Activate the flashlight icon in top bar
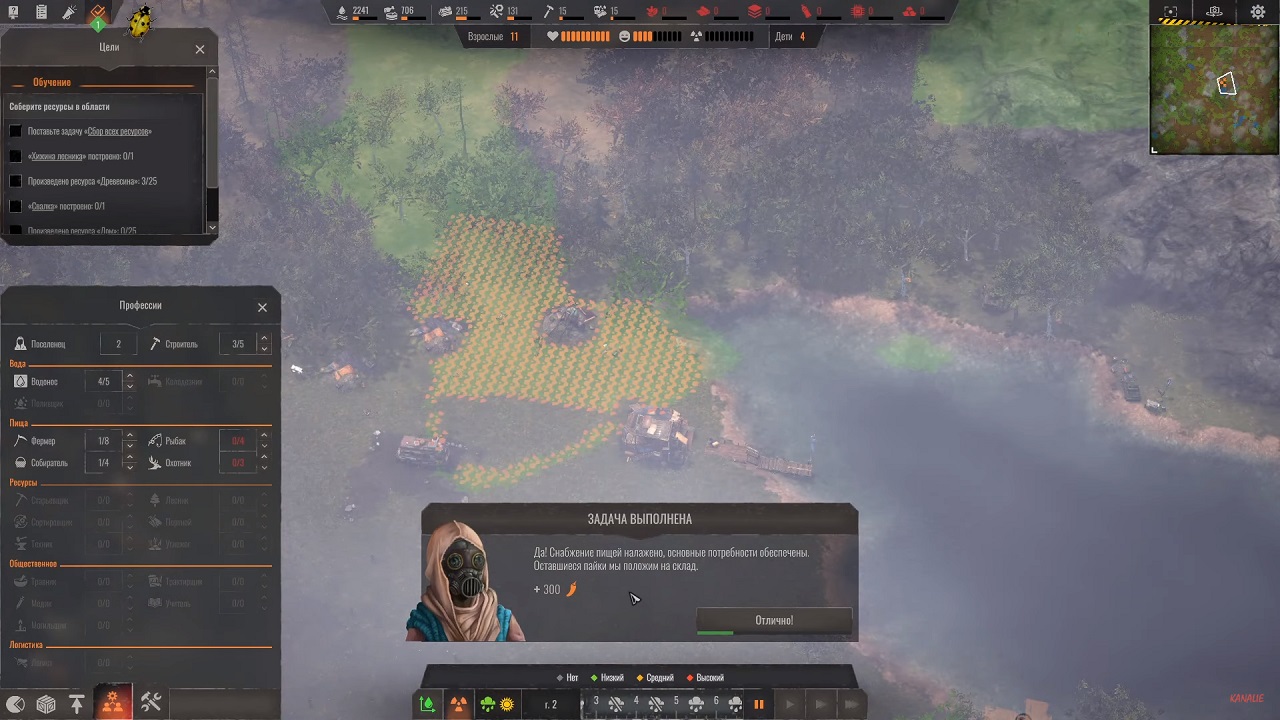 69,13
